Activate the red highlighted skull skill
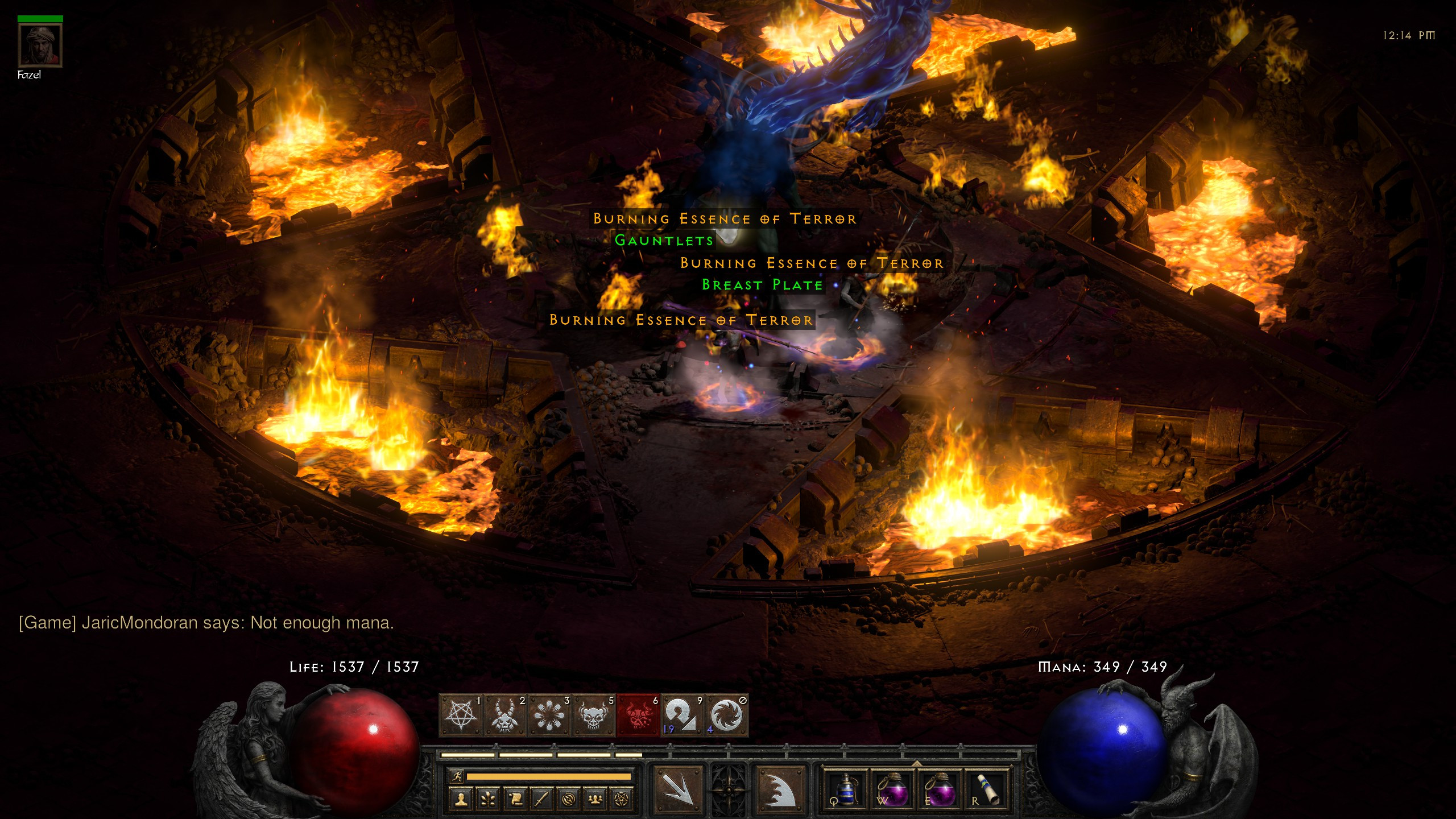This screenshot has height=819, width=1456. (x=638, y=715)
